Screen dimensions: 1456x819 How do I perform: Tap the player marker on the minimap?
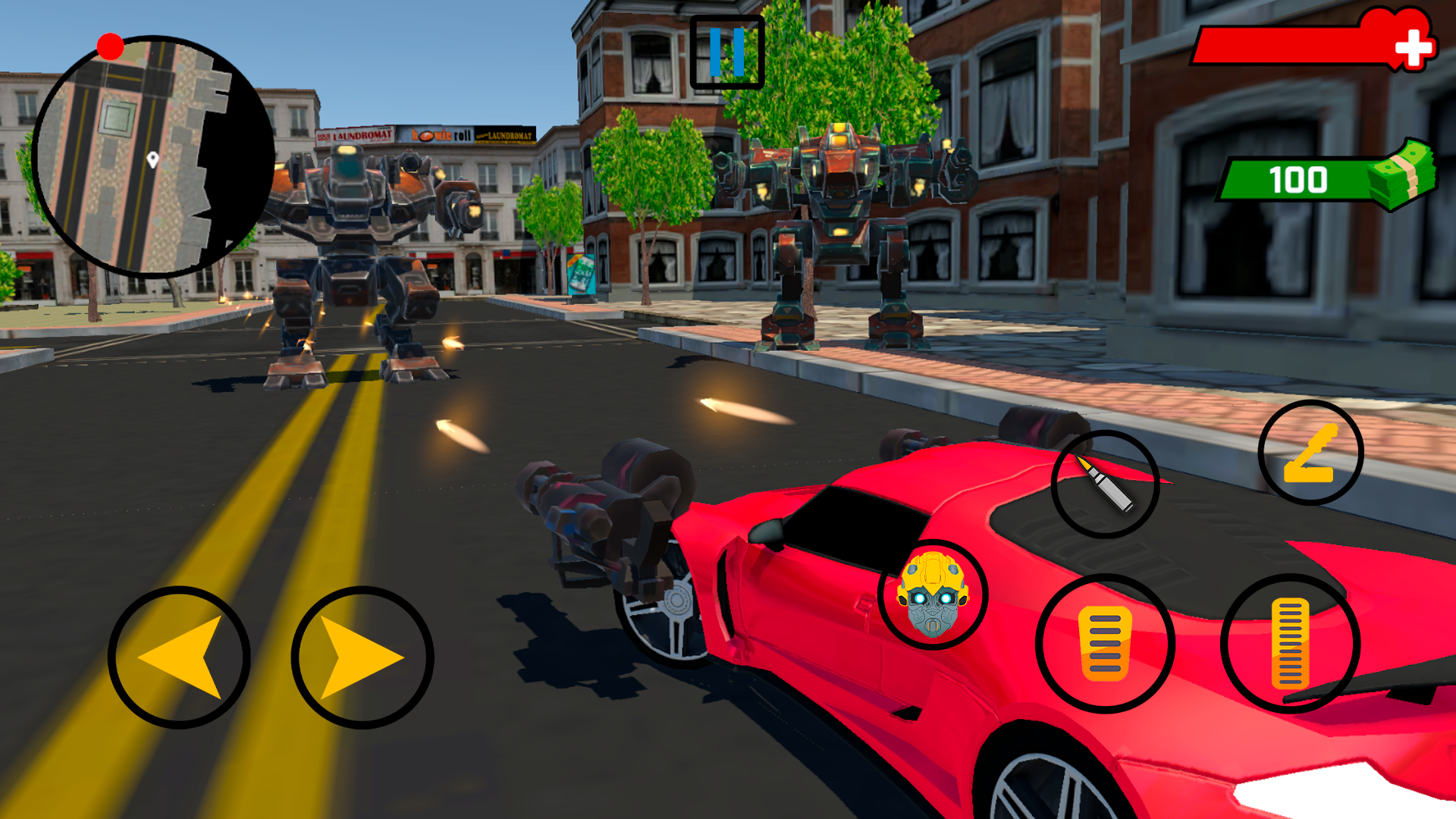[152, 158]
